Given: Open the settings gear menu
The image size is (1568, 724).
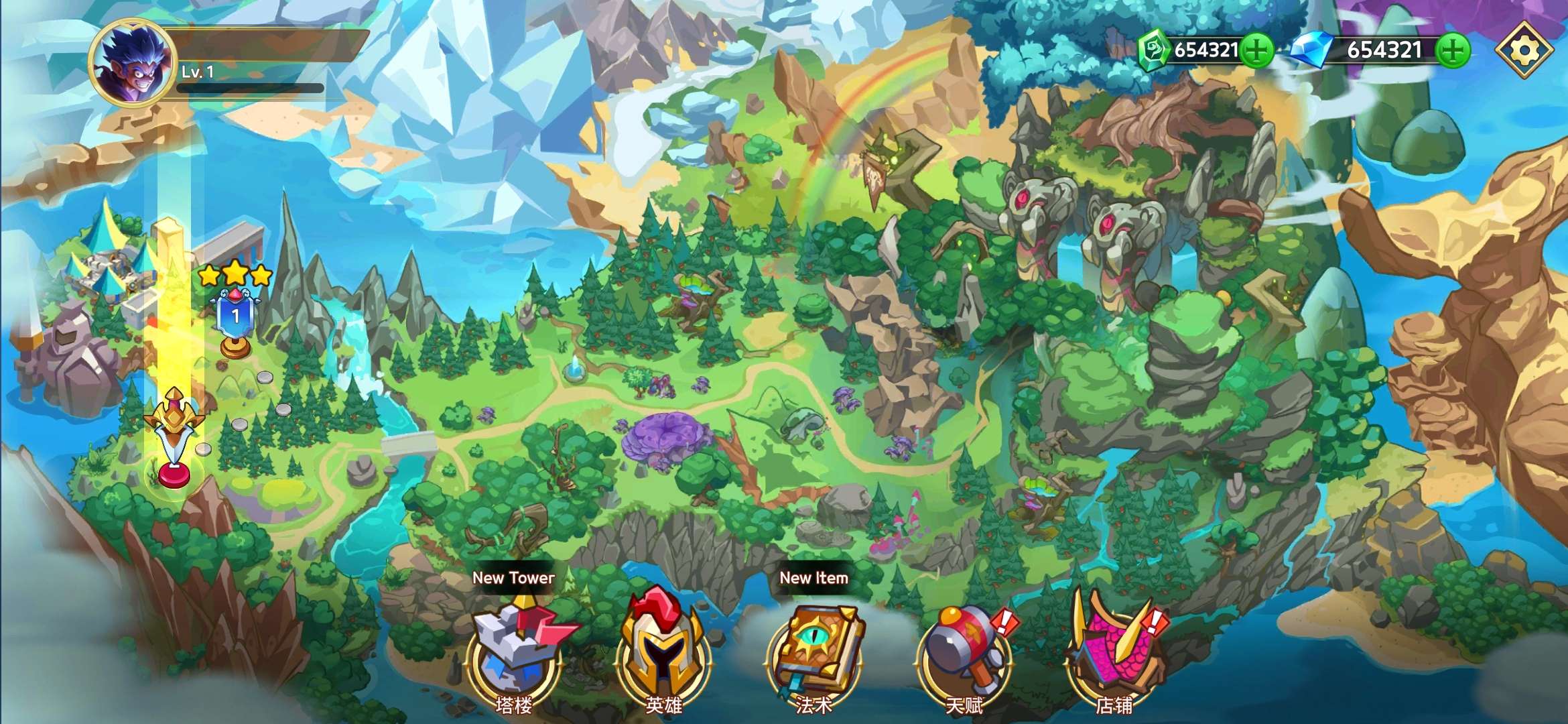Looking at the screenshot, I should pyautogui.click(x=1524, y=50).
